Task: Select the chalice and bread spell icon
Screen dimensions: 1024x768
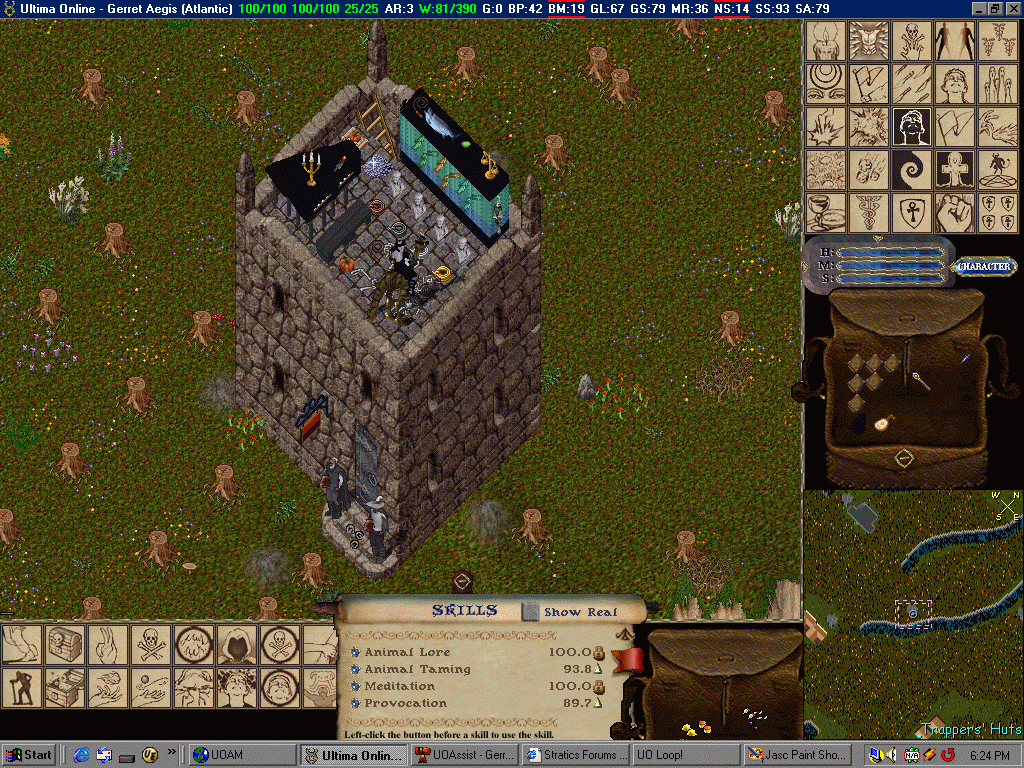Action: [825, 213]
